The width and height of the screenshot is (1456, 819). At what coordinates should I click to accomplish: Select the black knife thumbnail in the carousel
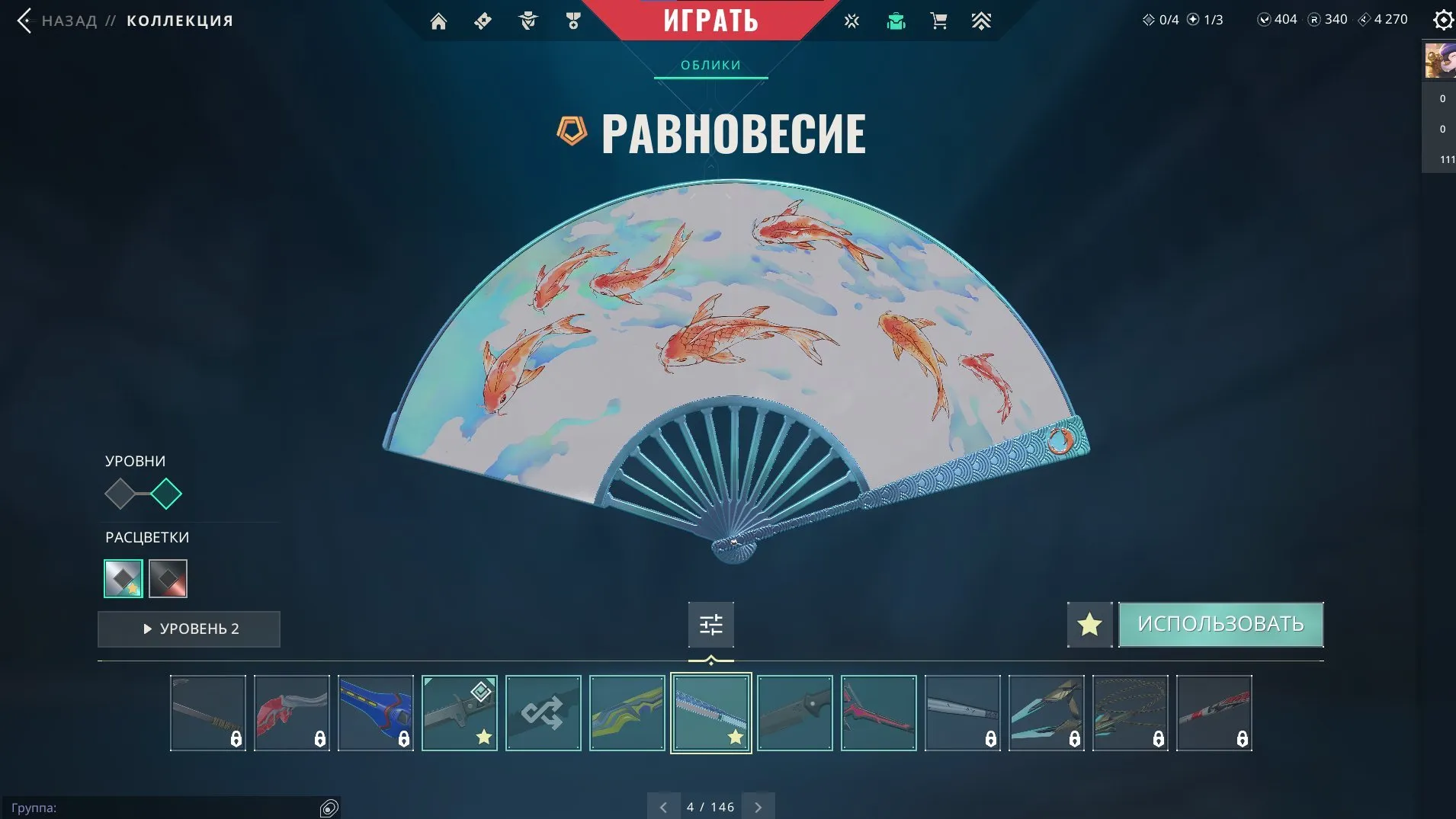794,712
